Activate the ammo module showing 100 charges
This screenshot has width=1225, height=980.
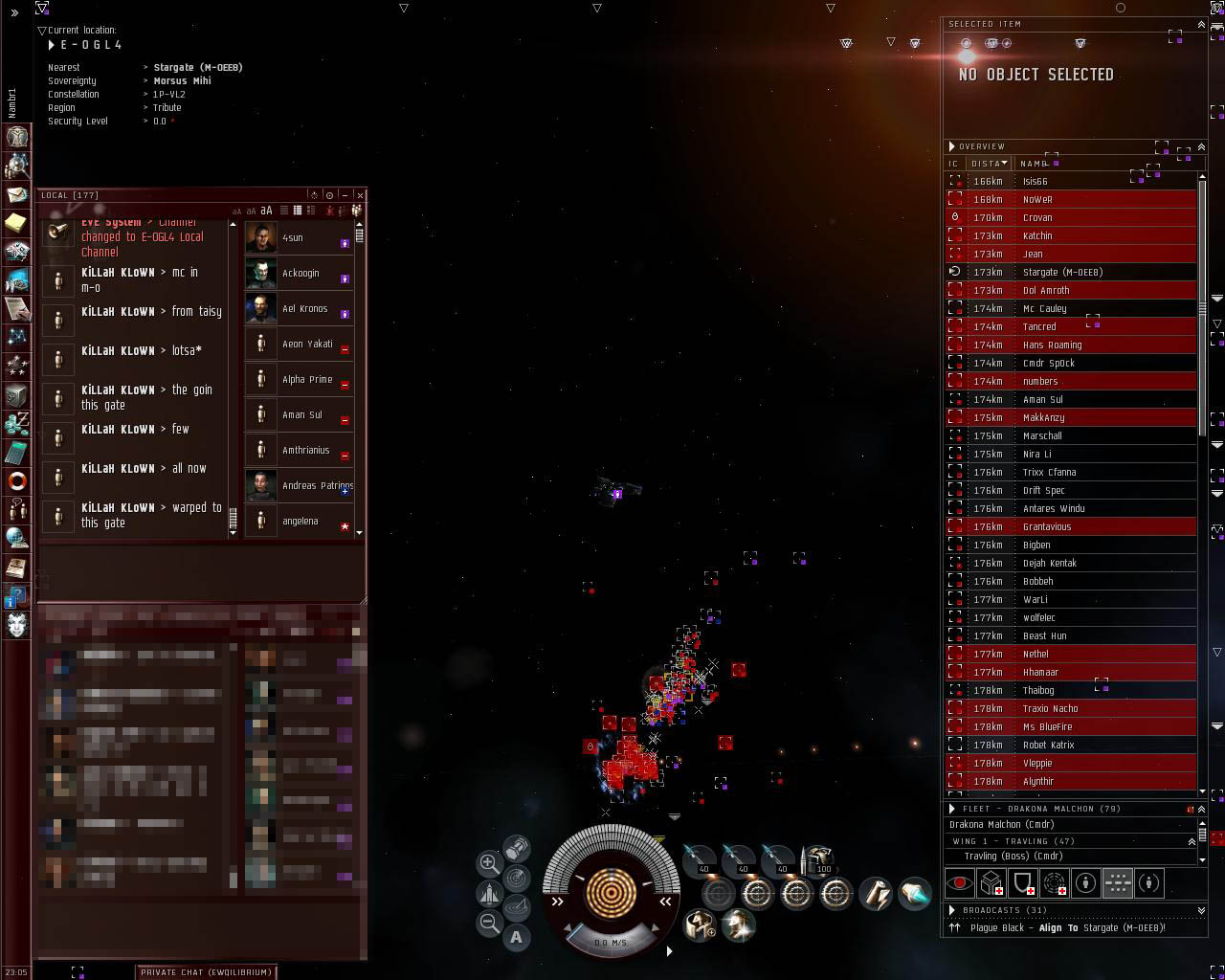click(x=819, y=858)
